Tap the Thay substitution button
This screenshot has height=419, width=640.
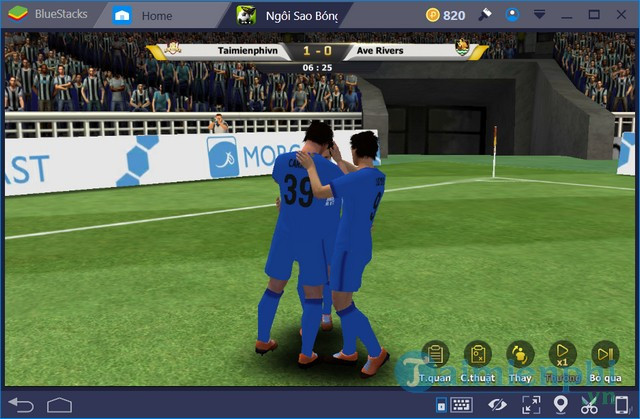click(x=520, y=355)
